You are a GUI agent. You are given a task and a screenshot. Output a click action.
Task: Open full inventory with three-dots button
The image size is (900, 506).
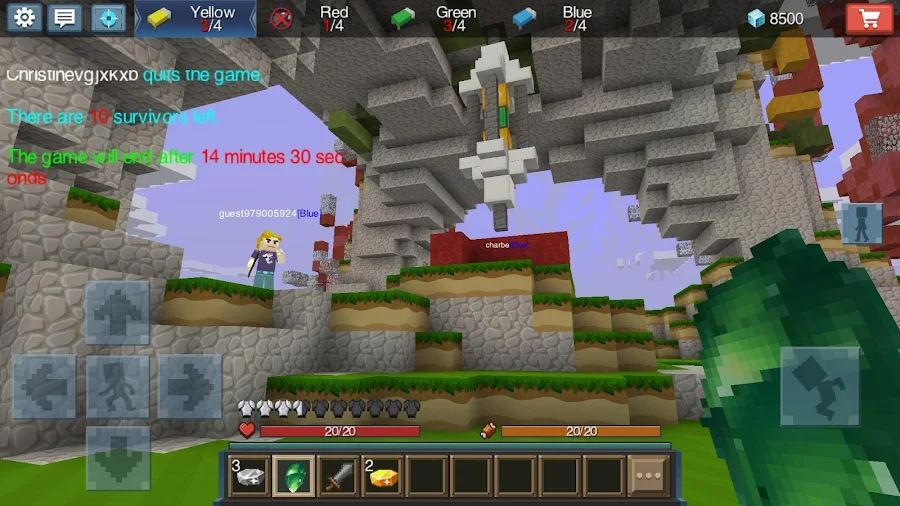pyautogui.click(x=648, y=476)
